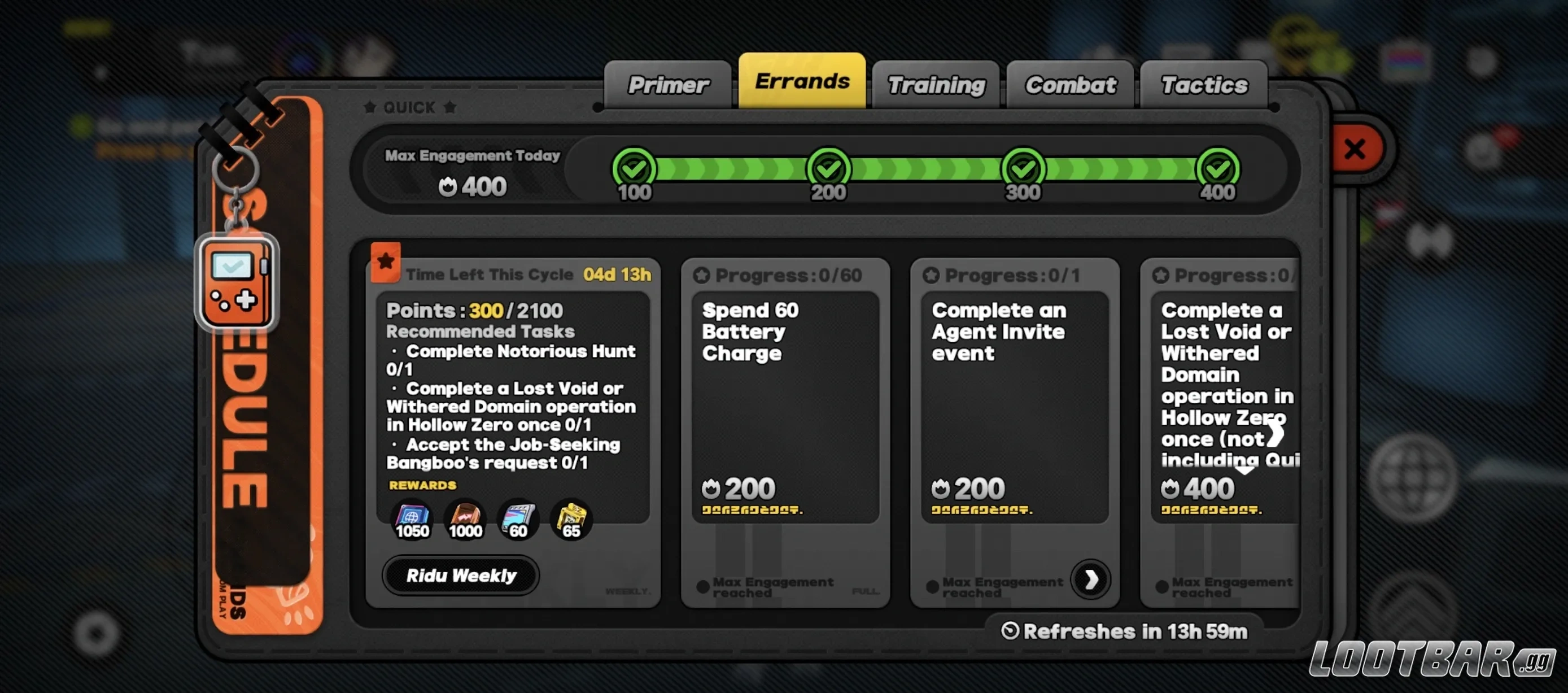Claim the 300 engagement milestone checkmark
Screen dimensions: 1568x693
1023,168
